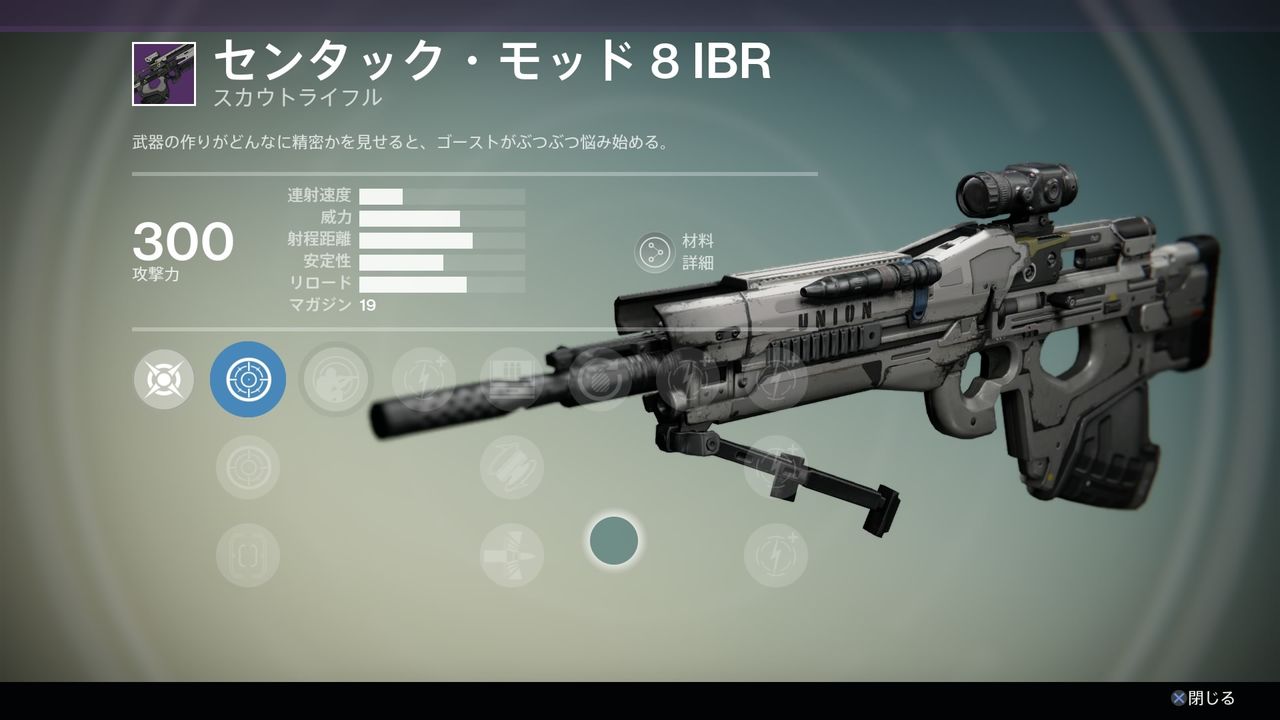Open the 材料詳細 material details view
The image size is (1280, 720).
(657, 252)
